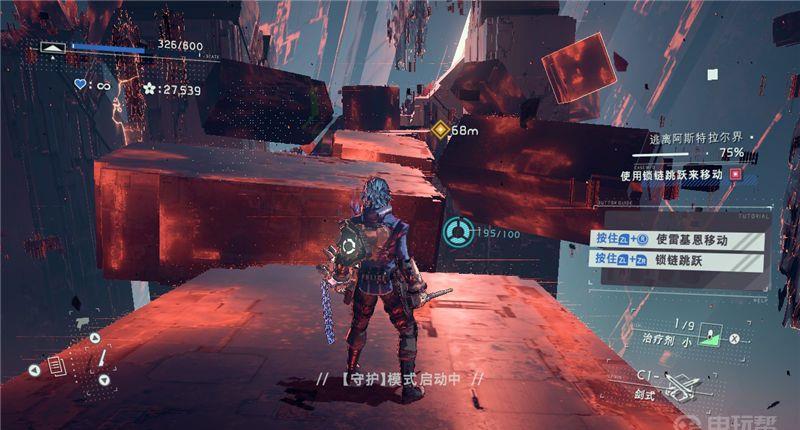
Task: Click the Legion sync gauge icon
Action: click(456, 231)
